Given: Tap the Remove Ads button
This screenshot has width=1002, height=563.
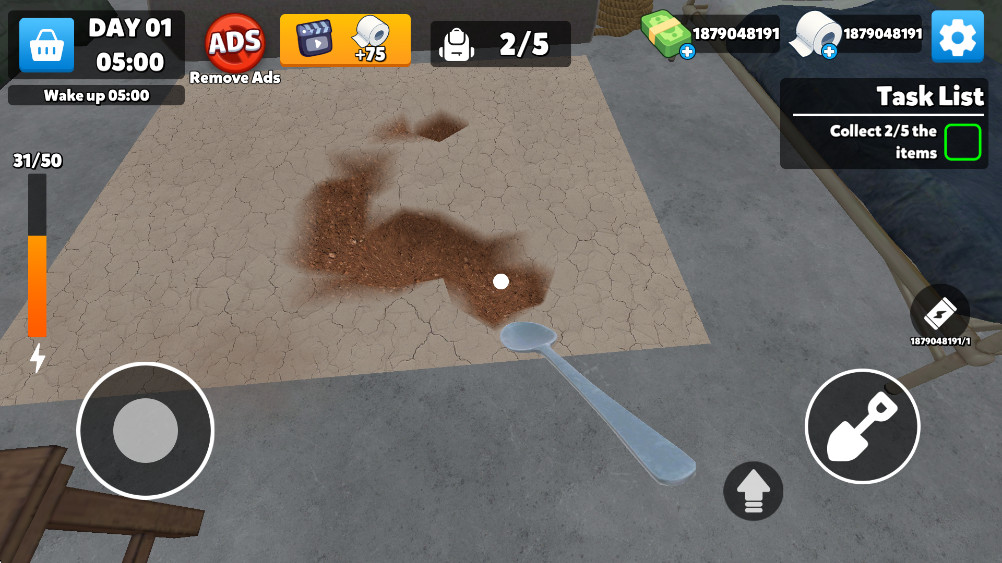Looking at the screenshot, I should click(x=235, y=42).
